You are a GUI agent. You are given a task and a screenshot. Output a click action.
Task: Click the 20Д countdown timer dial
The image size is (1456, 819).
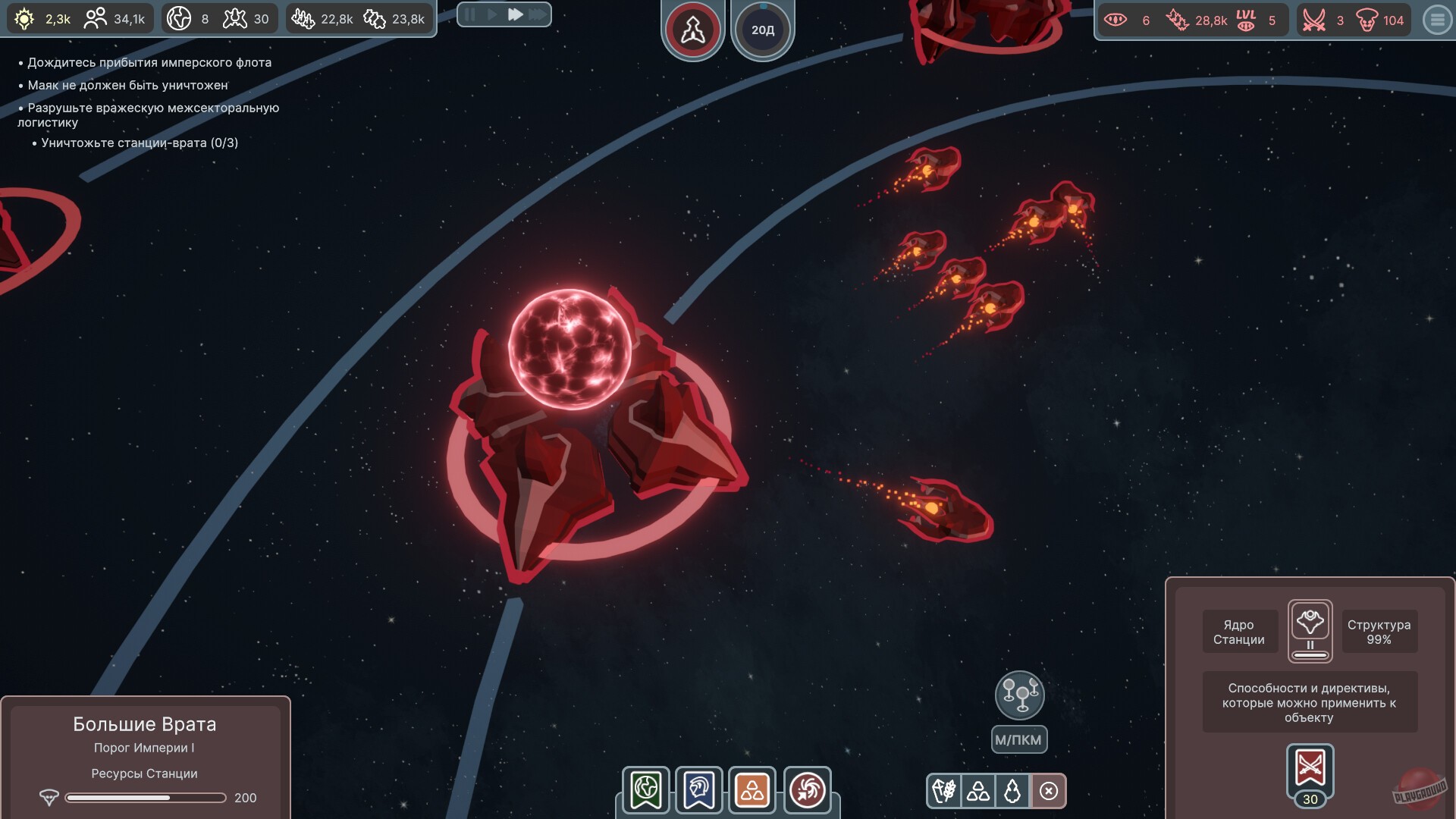763,29
